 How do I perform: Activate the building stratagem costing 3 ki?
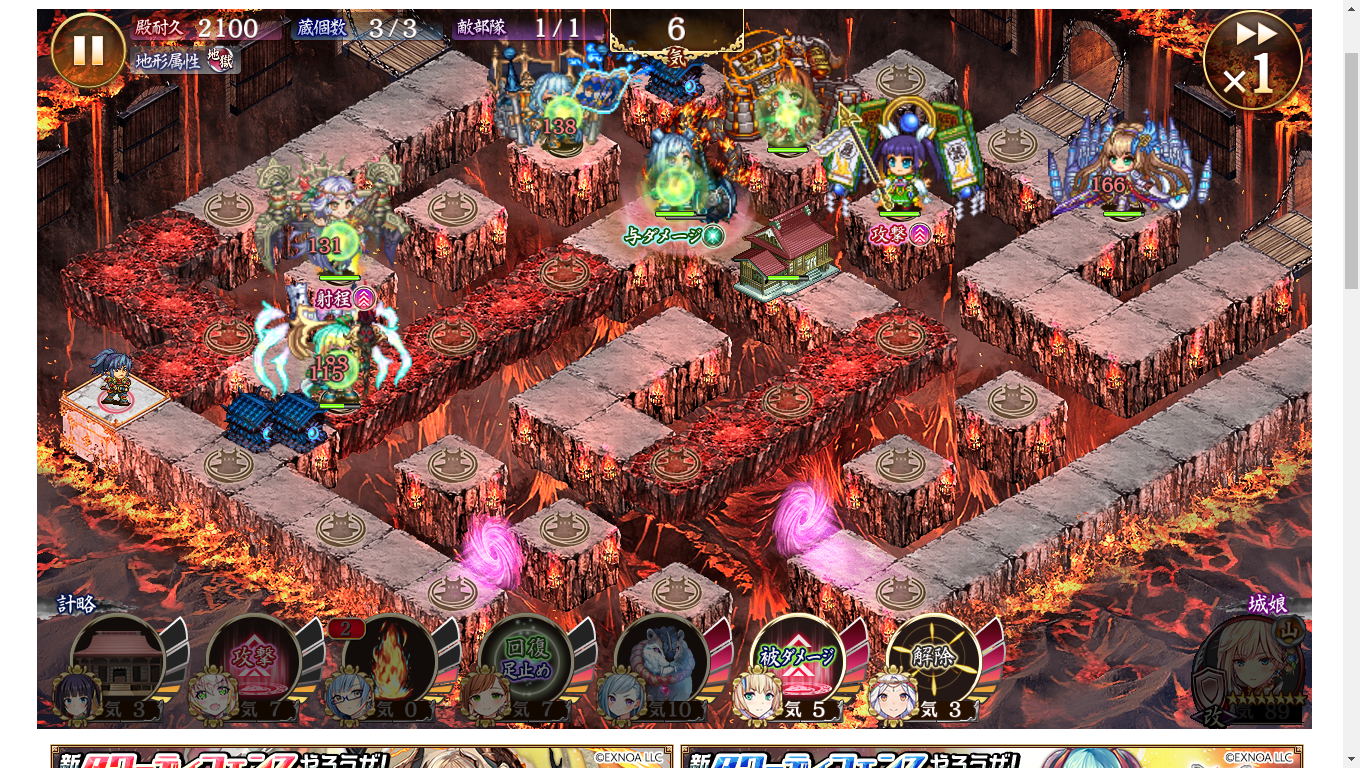click(118, 660)
